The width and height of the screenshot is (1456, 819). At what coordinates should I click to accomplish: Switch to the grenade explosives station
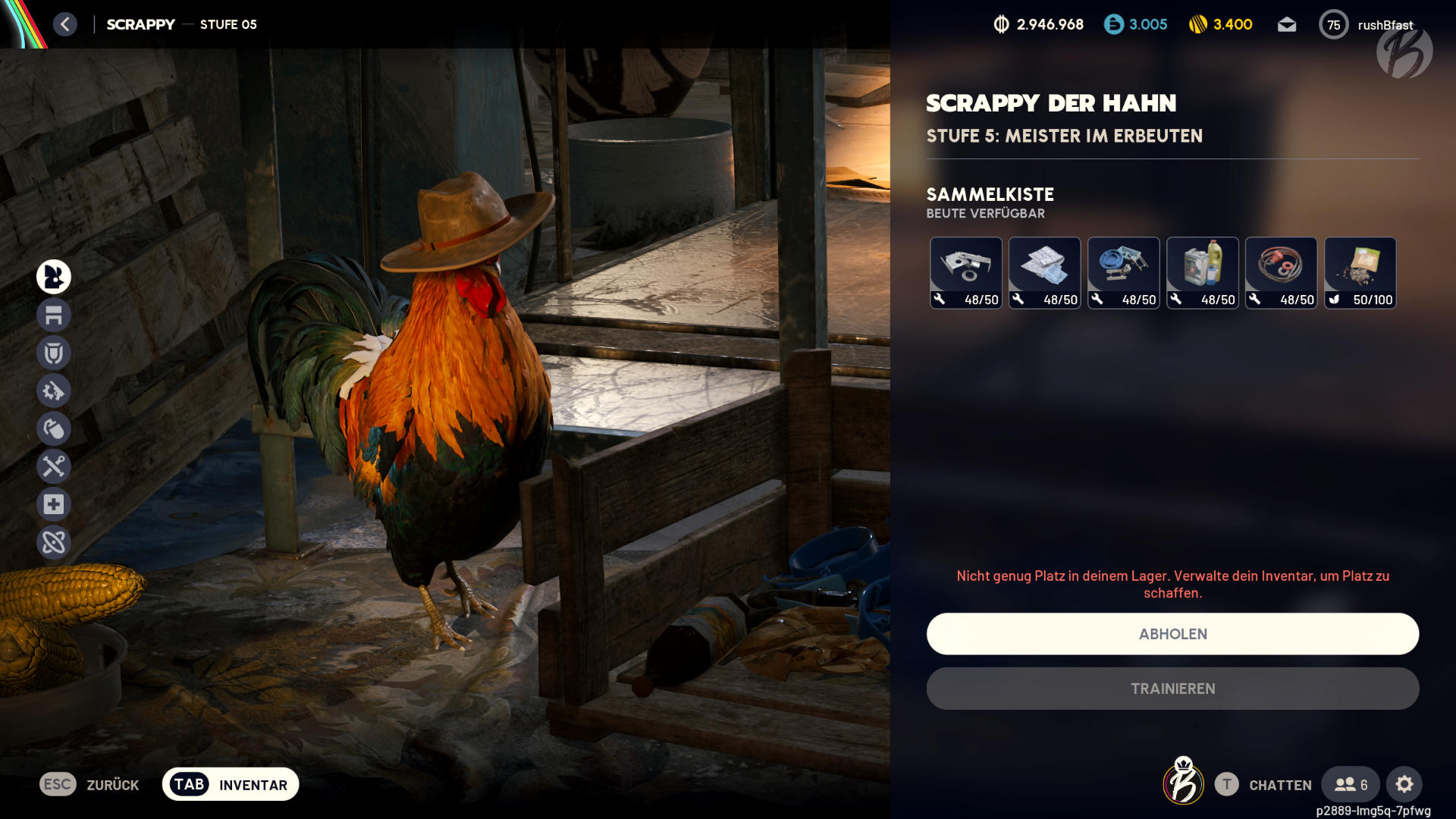point(54,428)
